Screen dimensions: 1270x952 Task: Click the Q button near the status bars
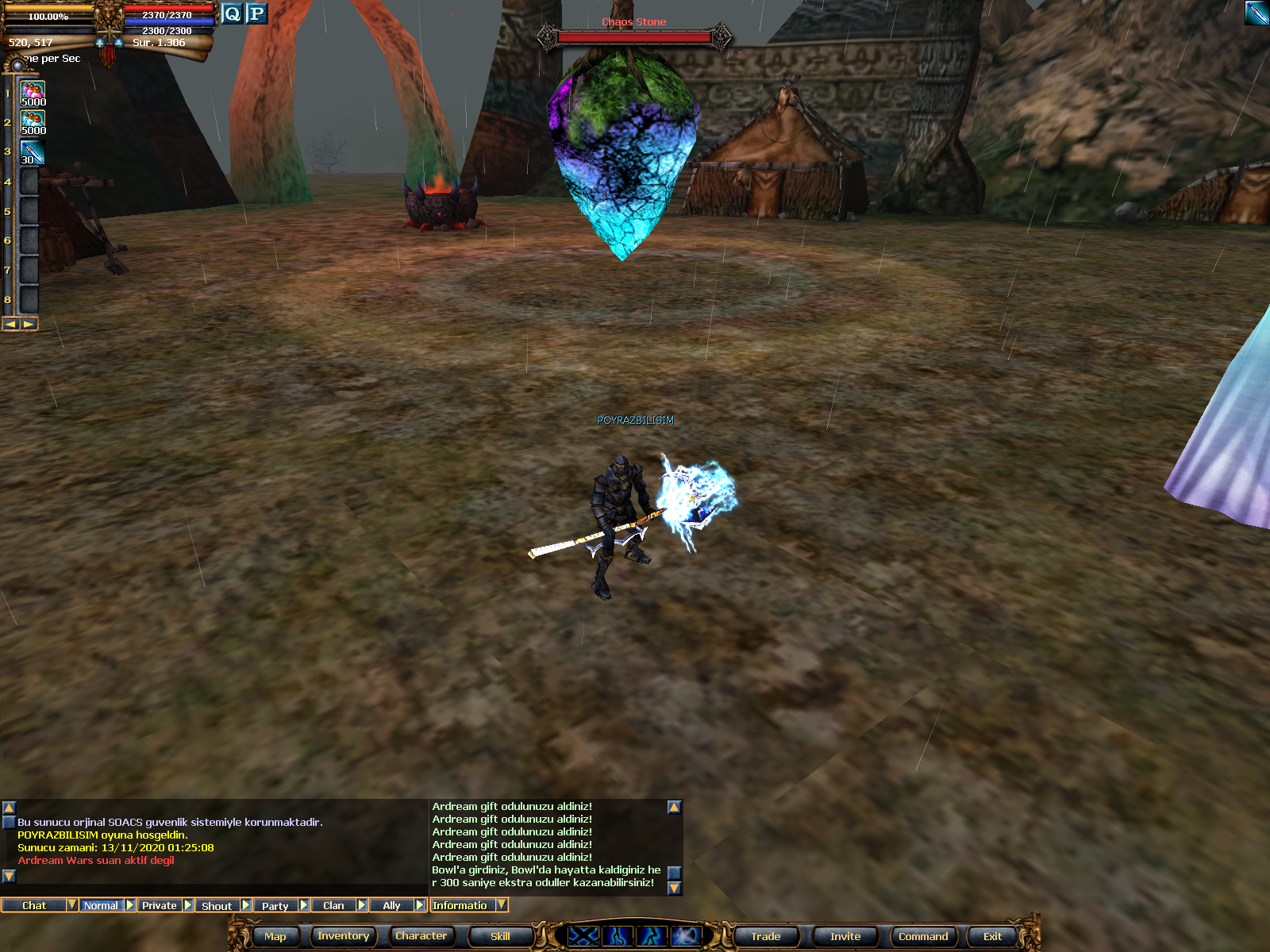coord(232,13)
